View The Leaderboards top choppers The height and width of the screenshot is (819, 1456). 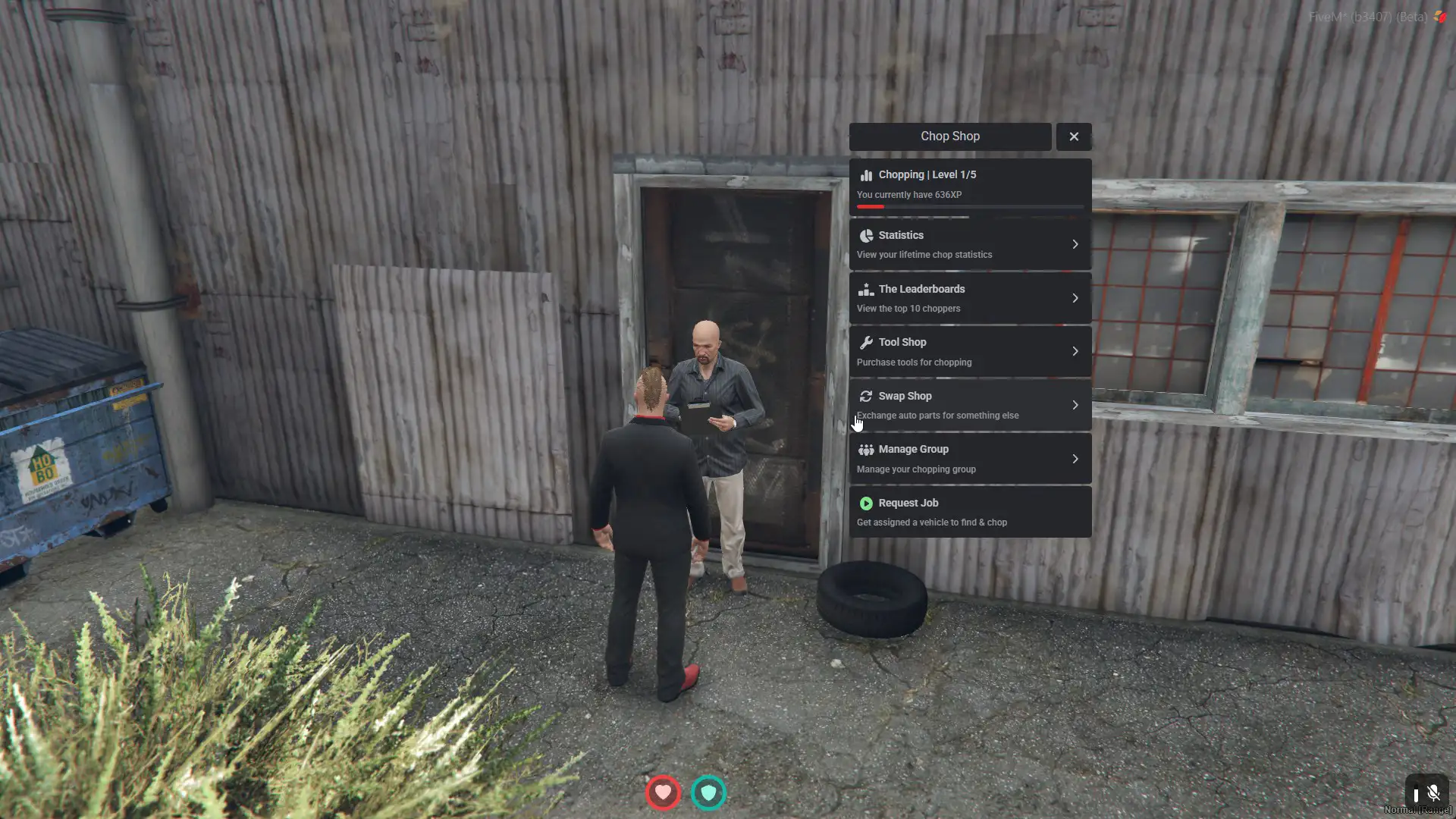tap(969, 298)
